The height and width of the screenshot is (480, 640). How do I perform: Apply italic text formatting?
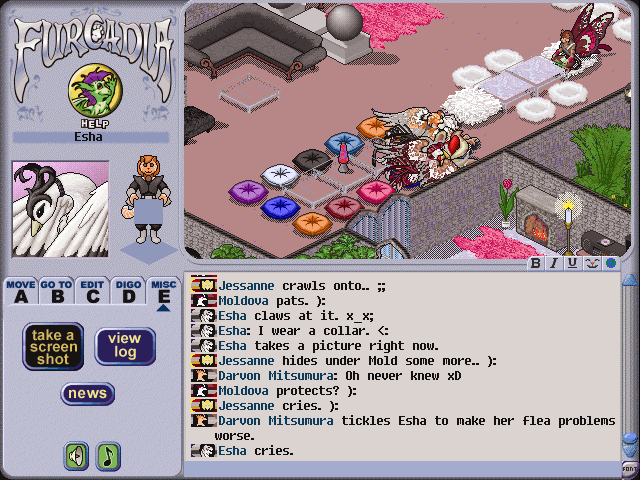point(554,264)
